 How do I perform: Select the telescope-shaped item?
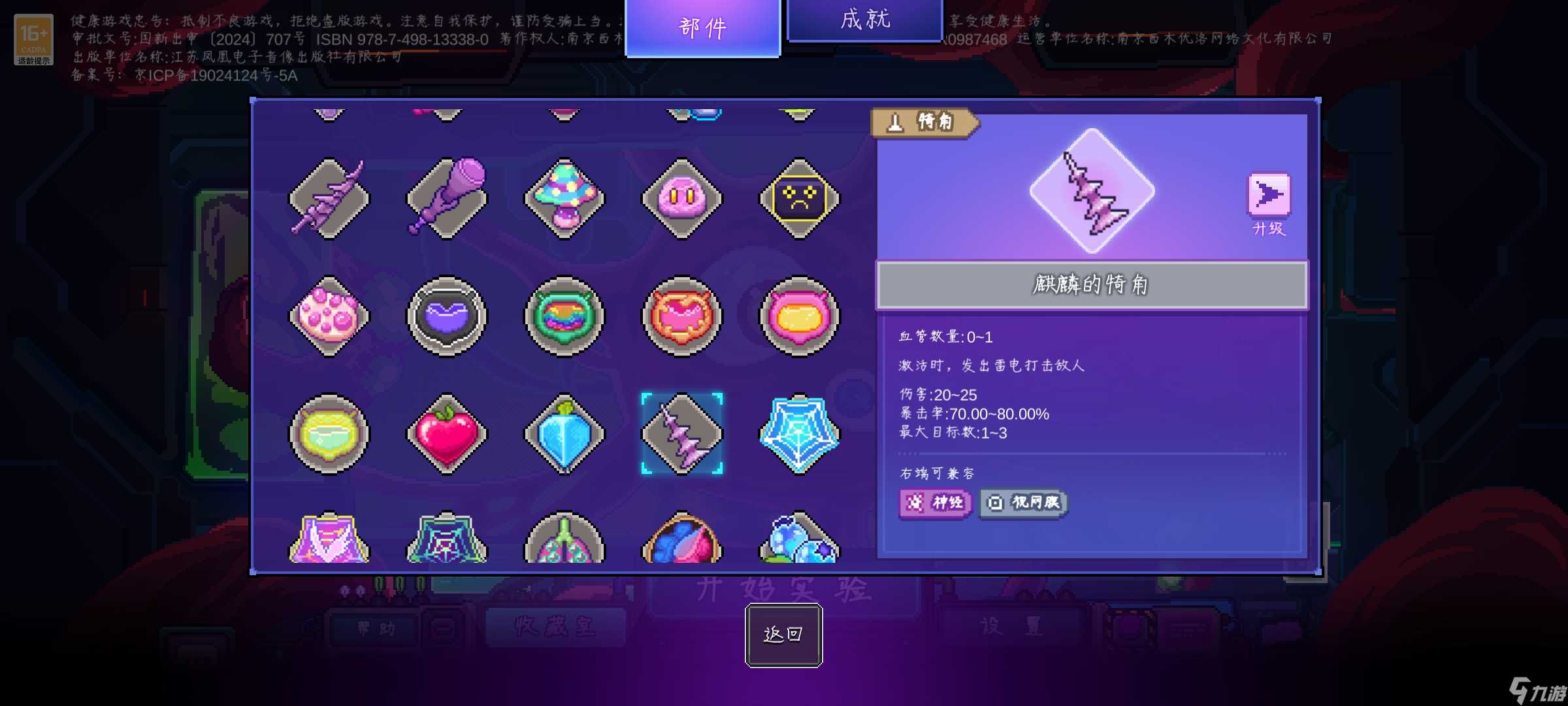[x=446, y=199]
